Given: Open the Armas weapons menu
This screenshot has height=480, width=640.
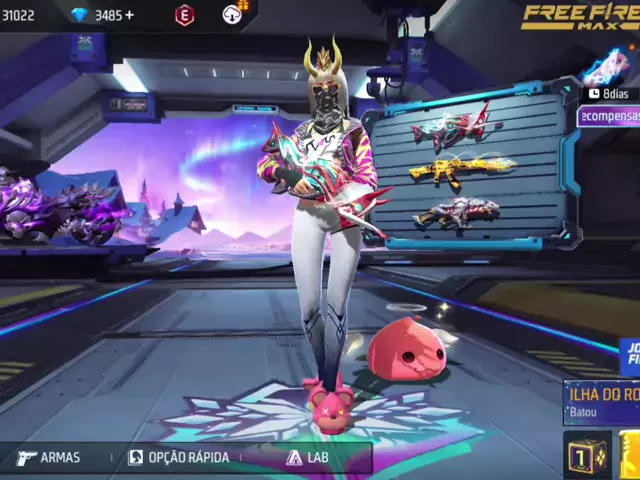Looking at the screenshot, I should tap(48, 458).
